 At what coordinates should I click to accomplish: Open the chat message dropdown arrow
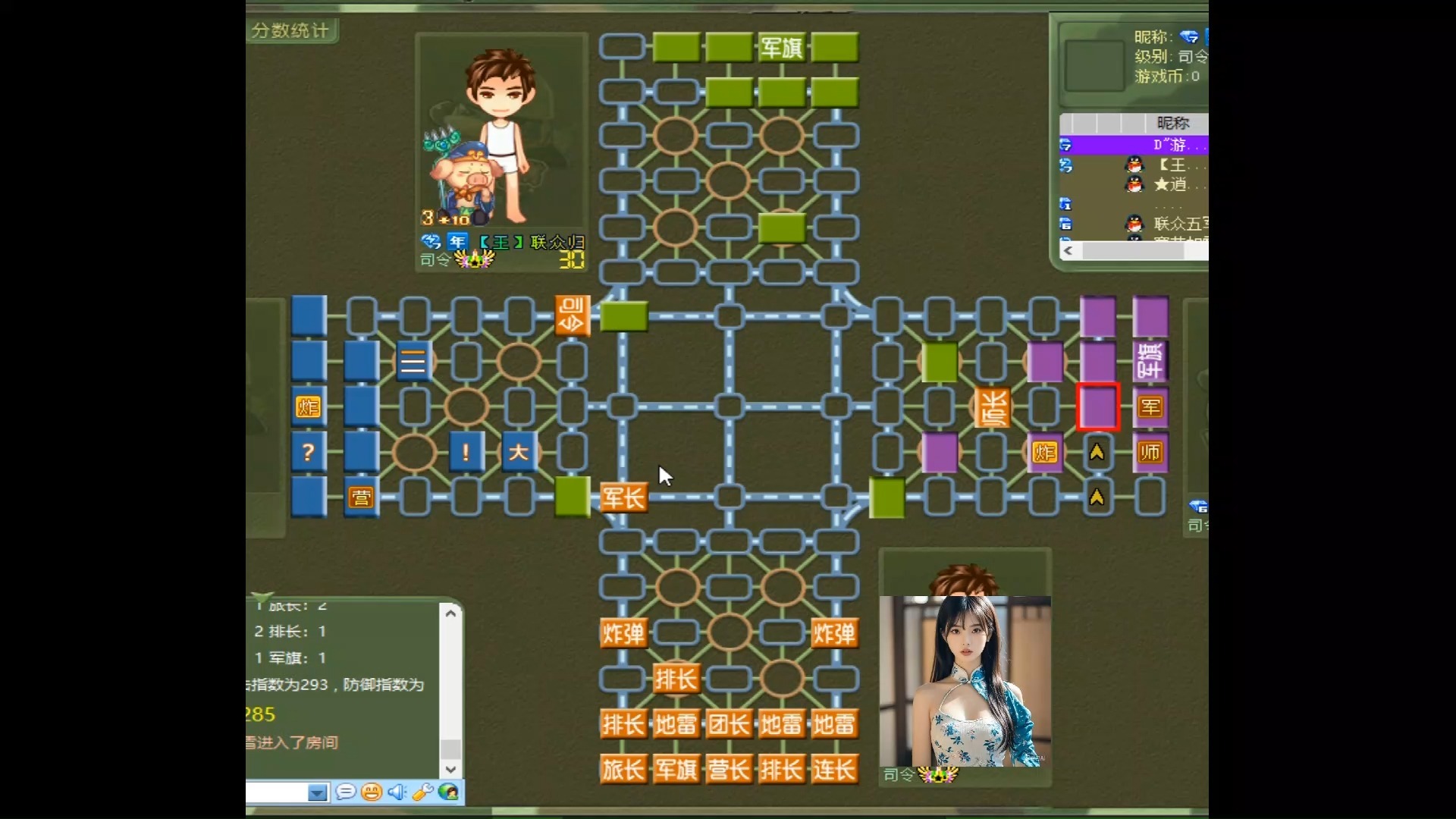(318, 792)
